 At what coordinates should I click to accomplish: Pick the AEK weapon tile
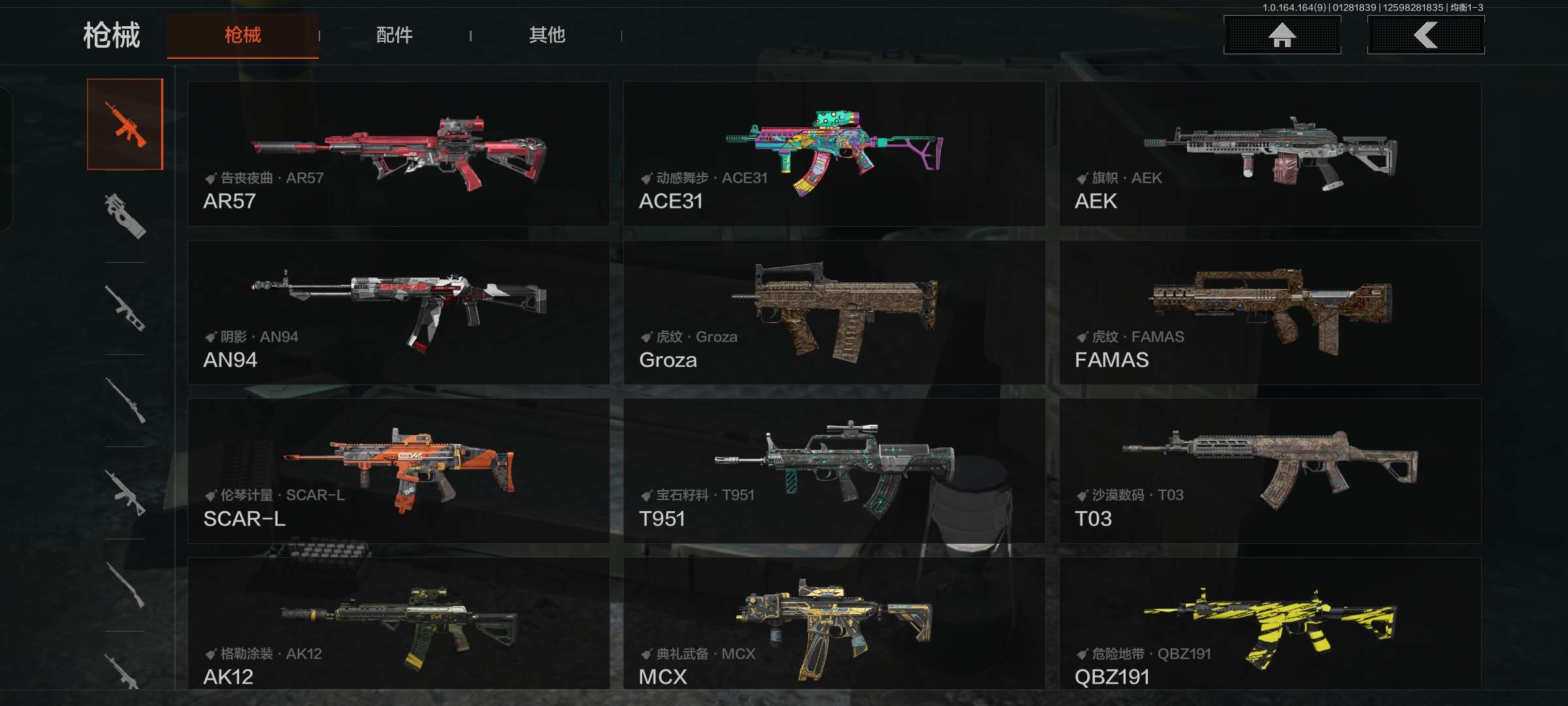(x=1269, y=154)
